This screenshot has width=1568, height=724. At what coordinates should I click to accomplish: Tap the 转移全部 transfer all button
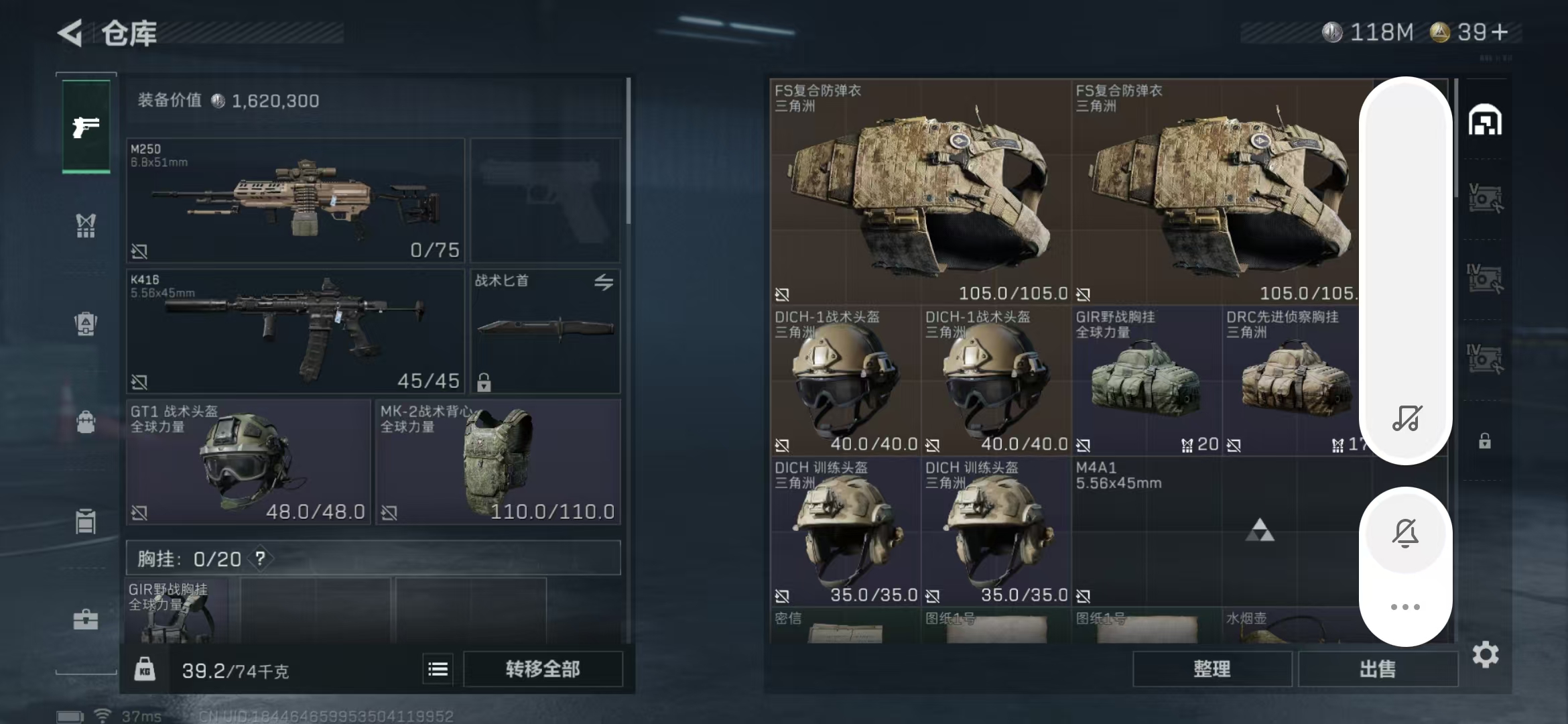click(543, 669)
